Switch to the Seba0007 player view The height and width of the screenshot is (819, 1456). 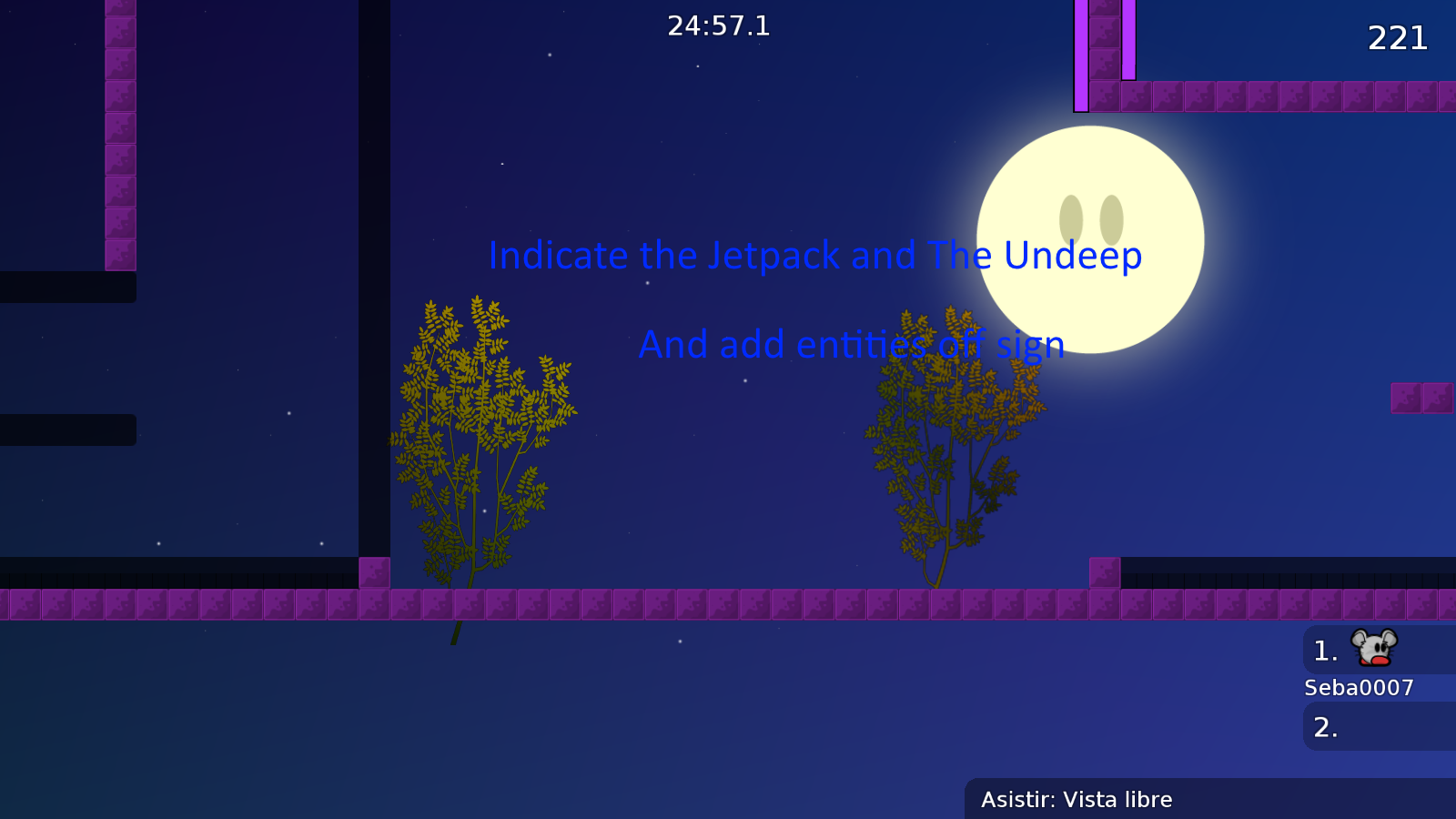(x=1358, y=688)
